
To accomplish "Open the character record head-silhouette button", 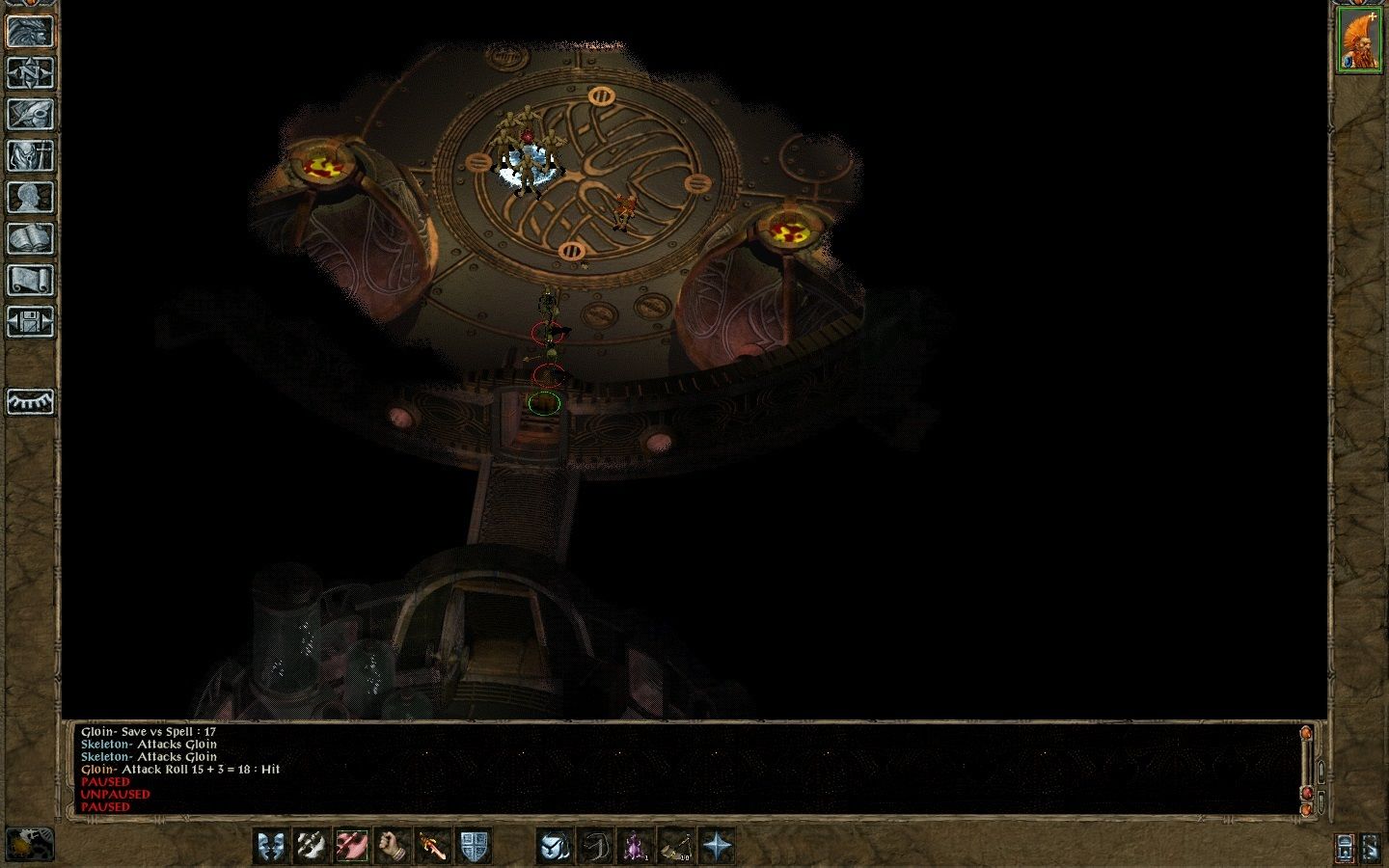I will click(x=30, y=198).
